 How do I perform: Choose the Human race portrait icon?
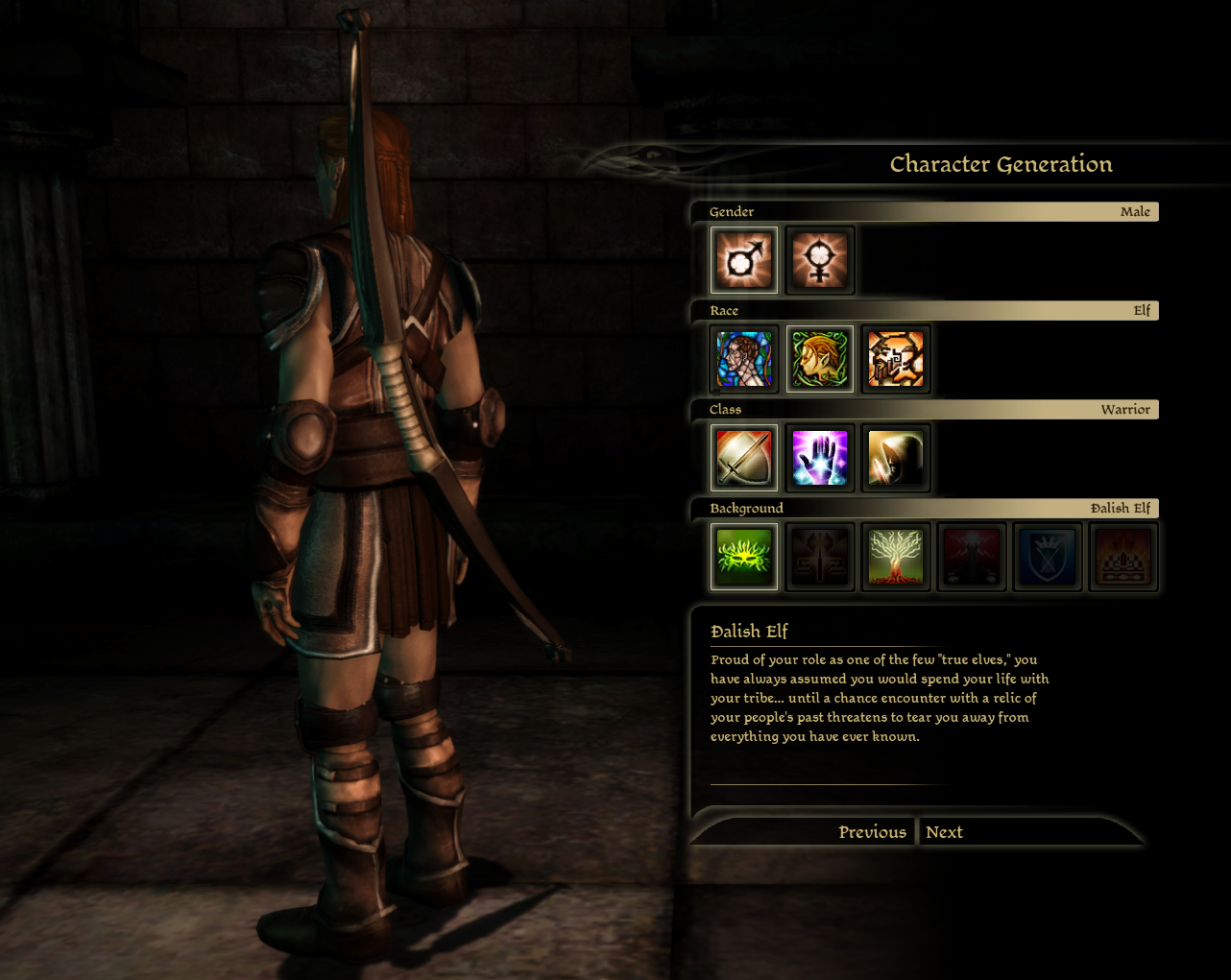(x=744, y=358)
